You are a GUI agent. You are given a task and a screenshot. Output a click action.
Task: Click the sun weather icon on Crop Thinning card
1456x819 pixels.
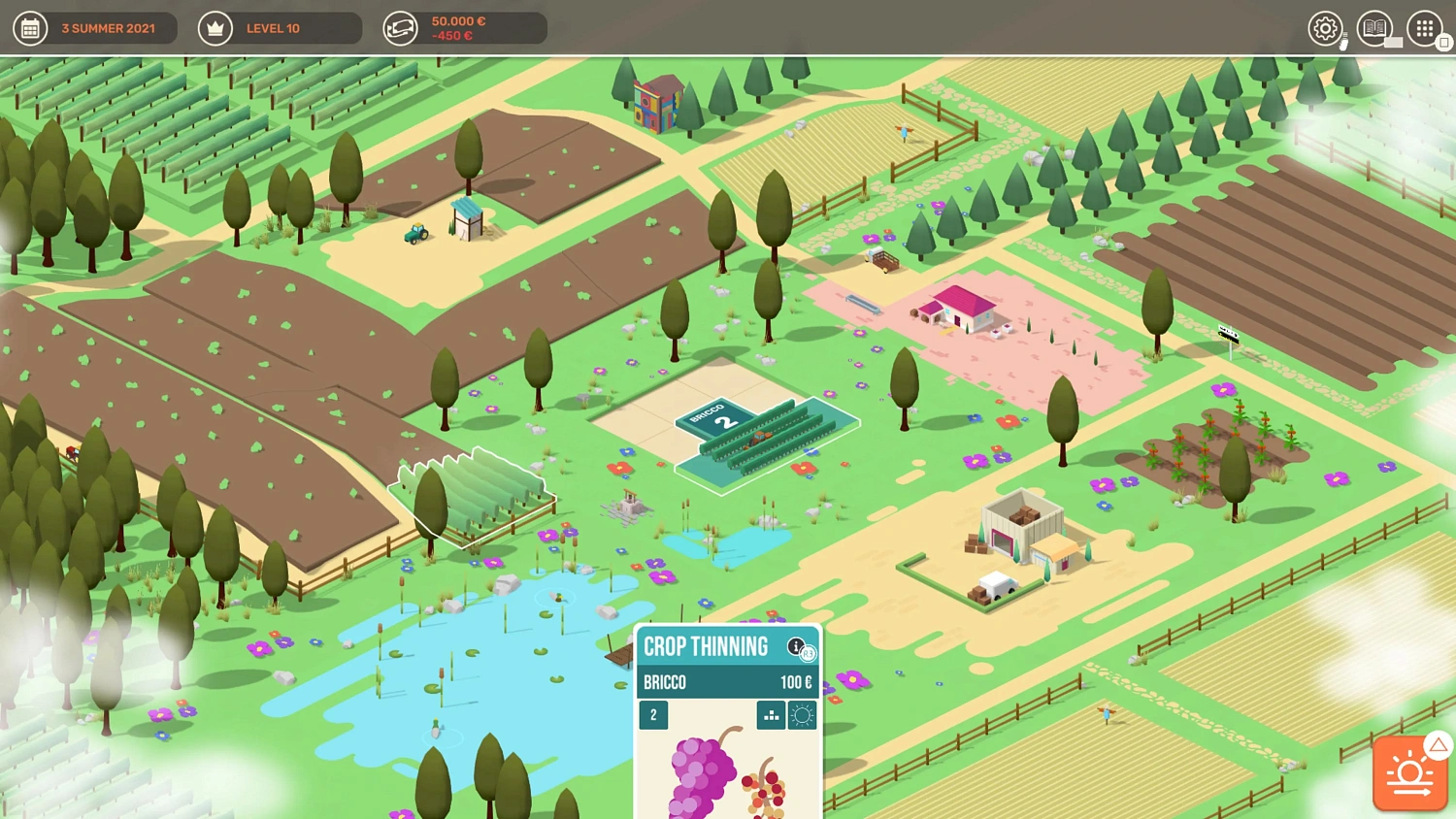click(x=802, y=714)
